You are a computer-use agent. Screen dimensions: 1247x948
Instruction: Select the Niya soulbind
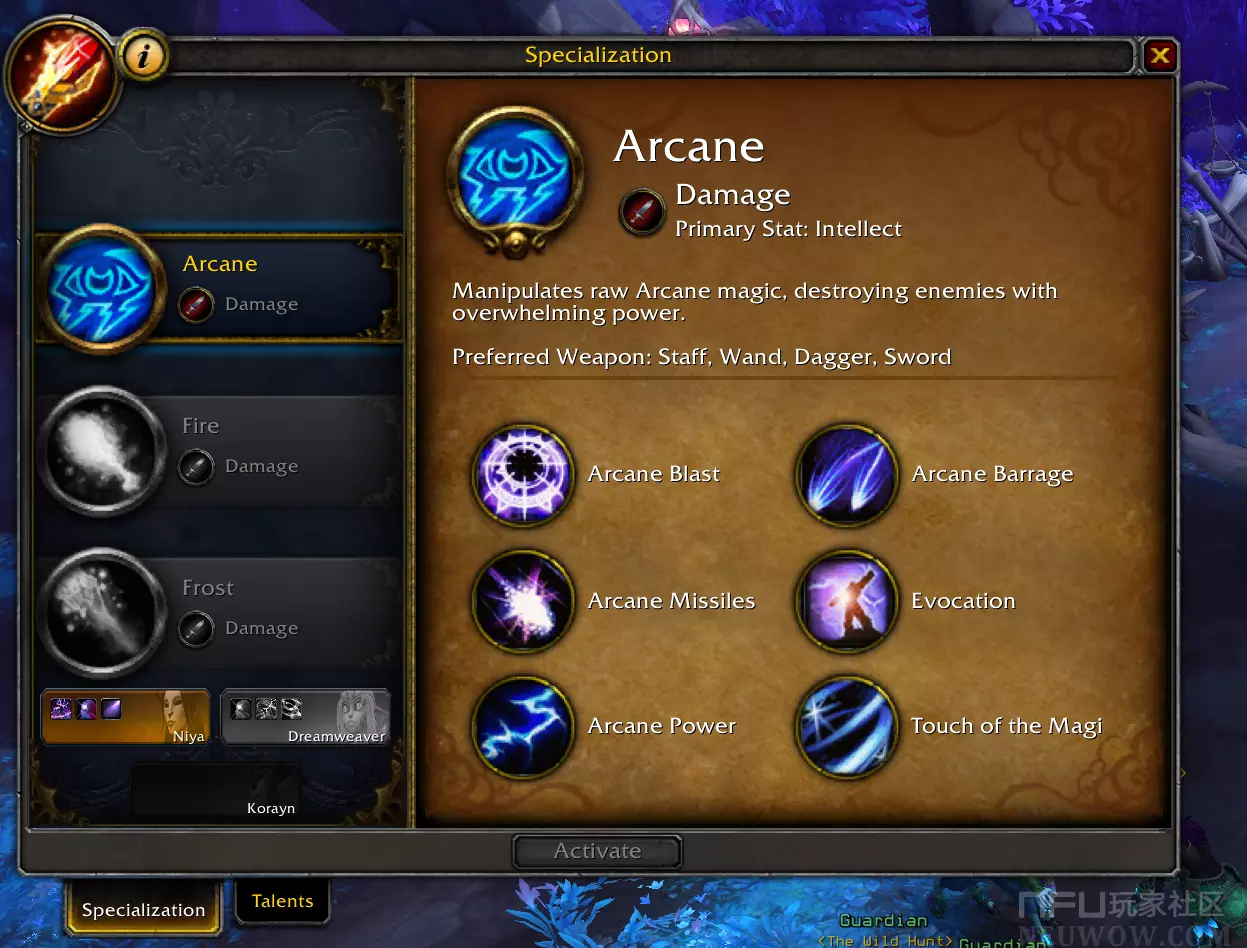tap(126, 716)
